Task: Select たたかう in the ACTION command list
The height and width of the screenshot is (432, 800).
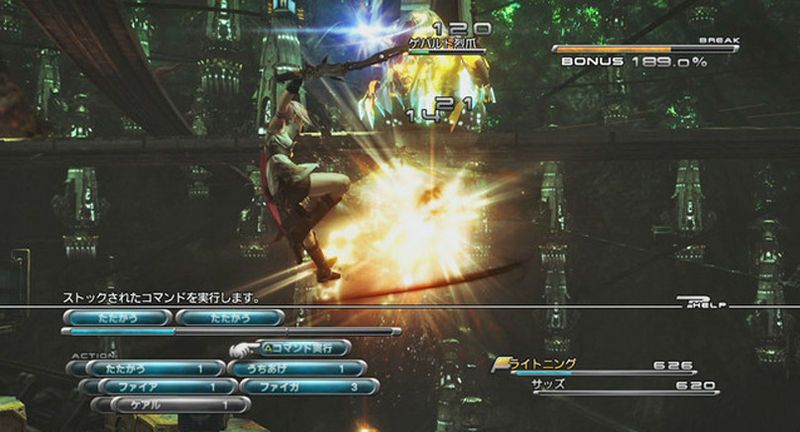Action: click(x=152, y=368)
